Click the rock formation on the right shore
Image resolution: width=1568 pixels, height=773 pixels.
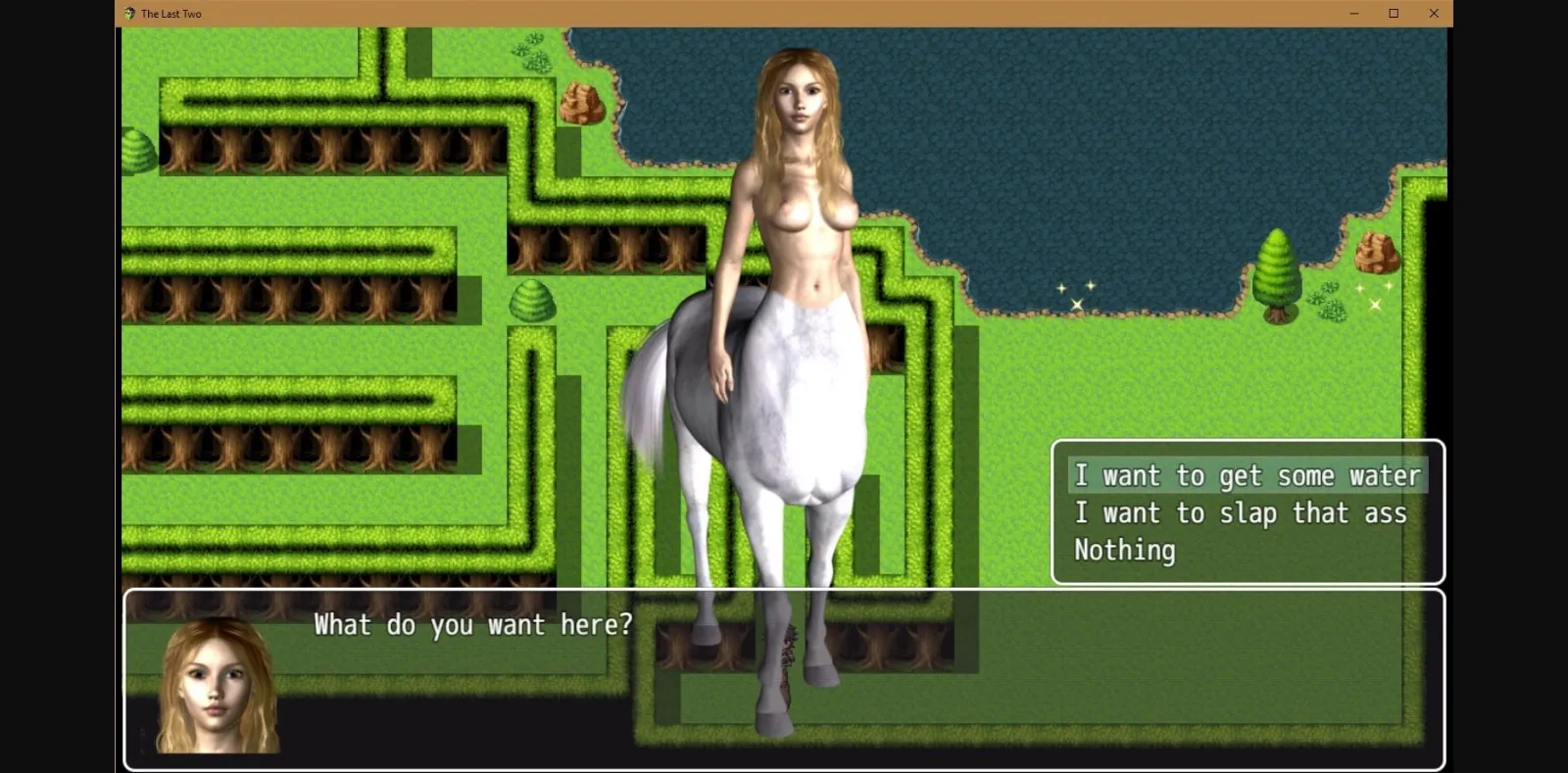[1377, 253]
